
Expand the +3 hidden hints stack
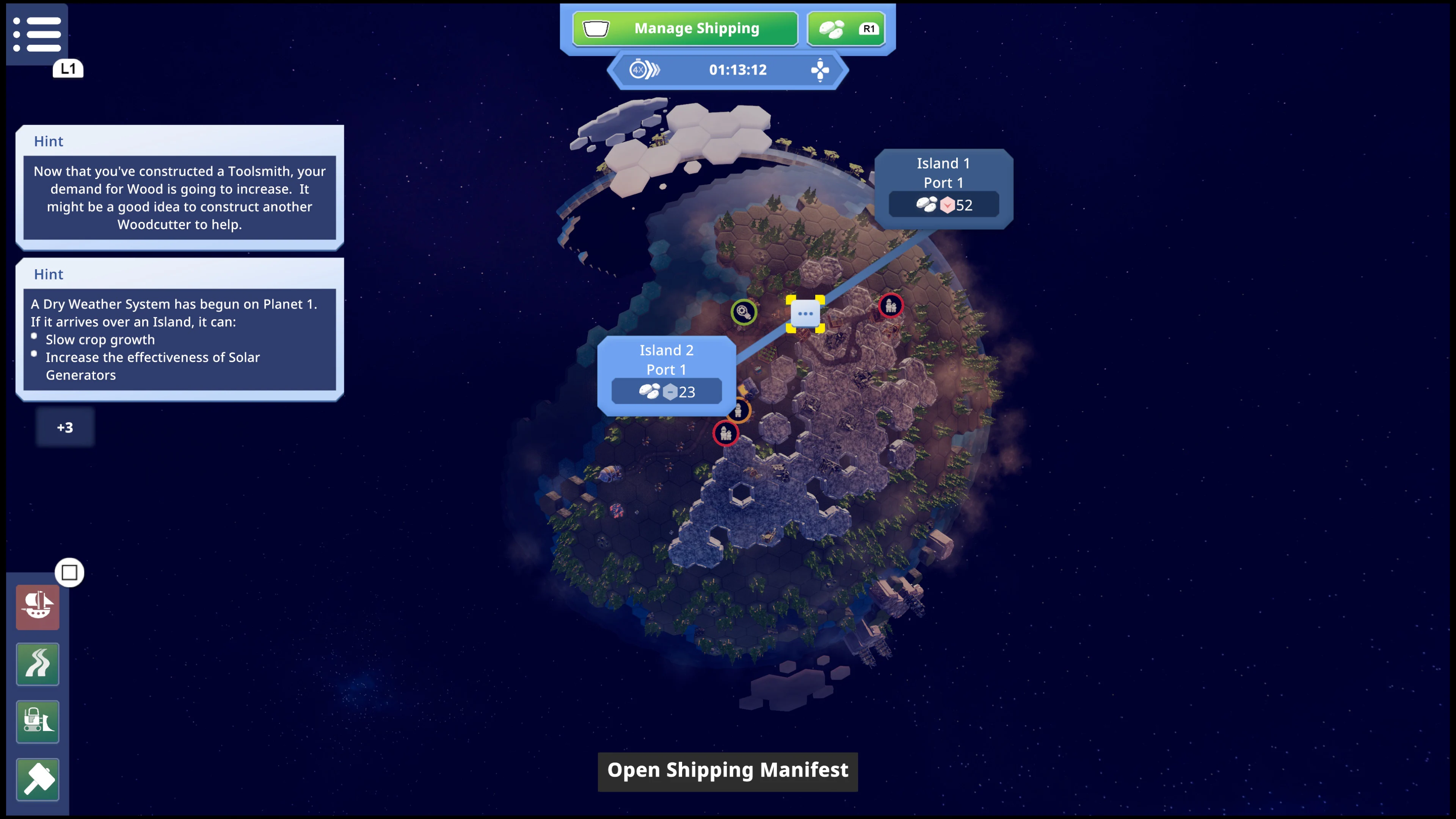click(64, 427)
